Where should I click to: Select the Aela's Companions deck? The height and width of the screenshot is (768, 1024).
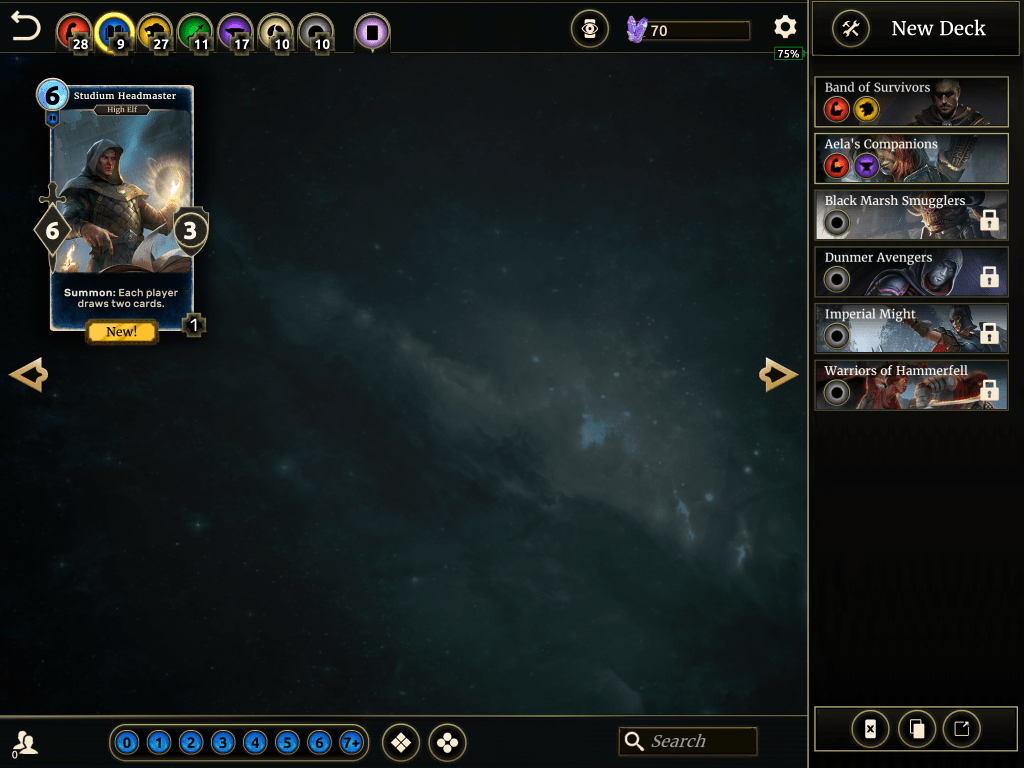(x=911, y=159)
